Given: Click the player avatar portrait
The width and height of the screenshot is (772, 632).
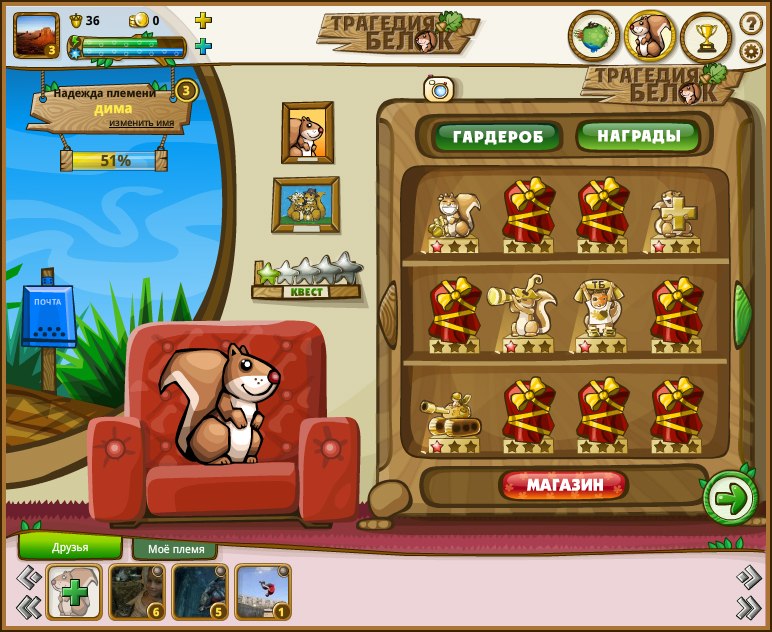Looking at the screenshot, I should (36, 35).
